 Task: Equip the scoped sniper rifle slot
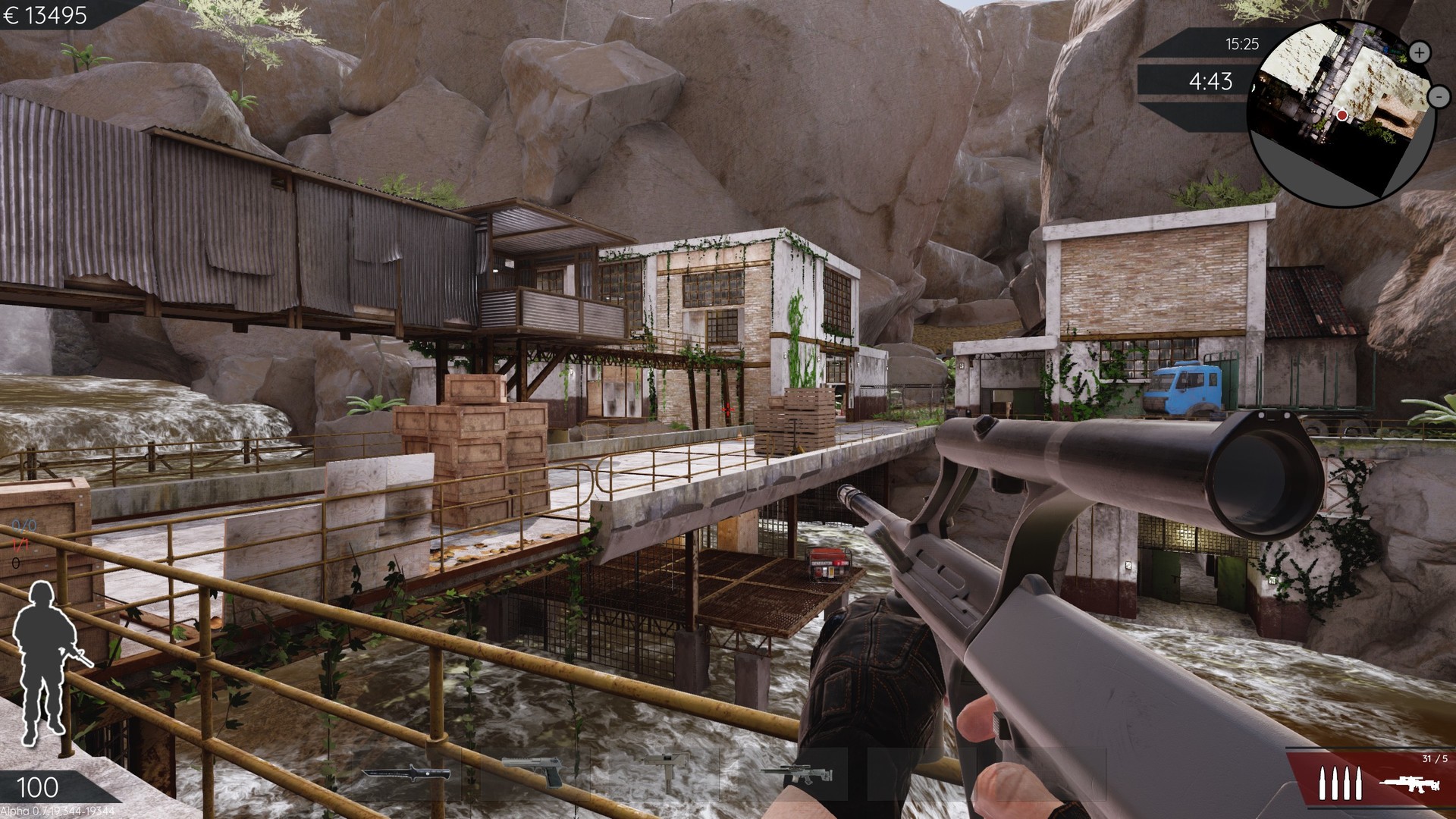click(797, 774)
